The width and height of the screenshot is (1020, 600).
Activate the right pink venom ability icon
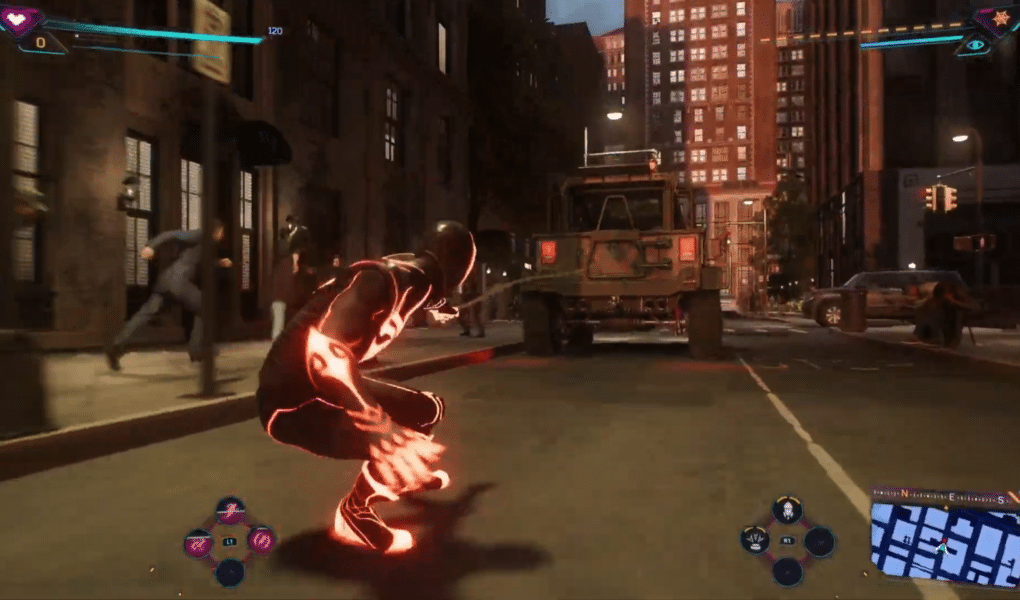click(262, 541)
